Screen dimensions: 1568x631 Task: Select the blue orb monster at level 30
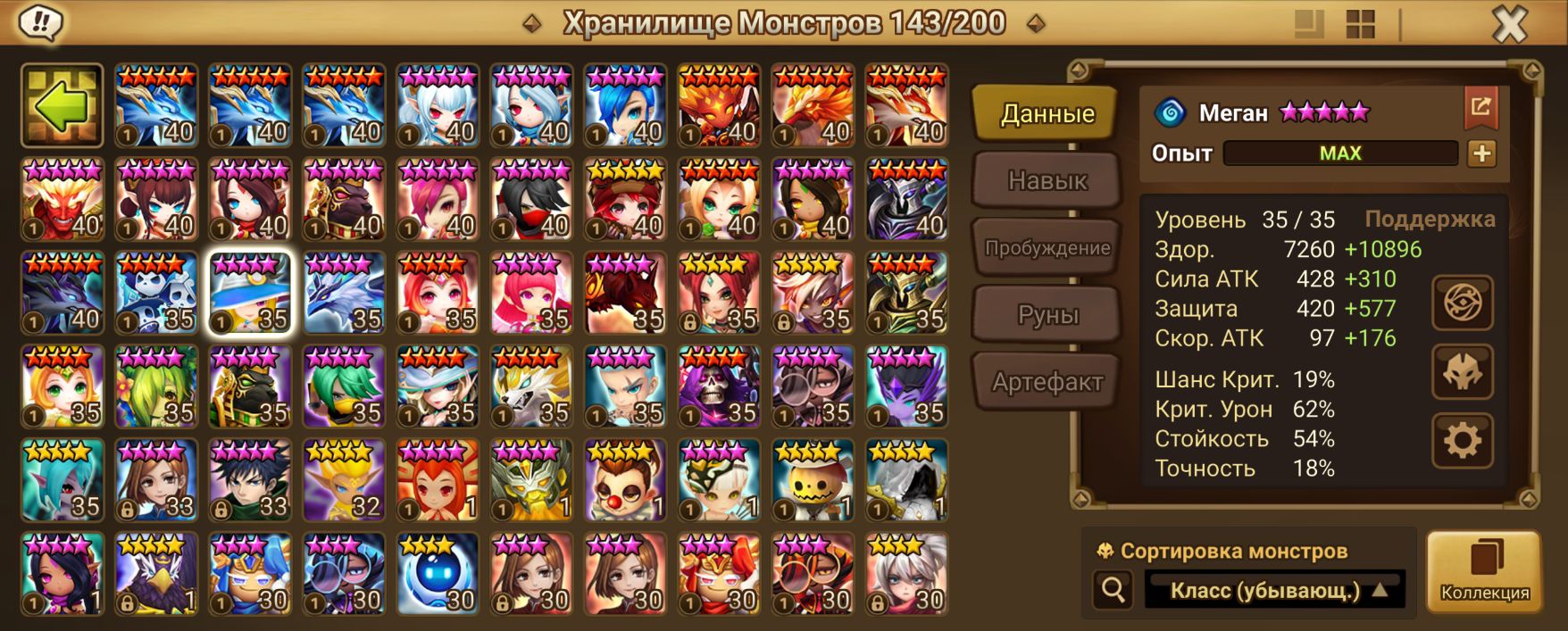click(x=438, y=574)
